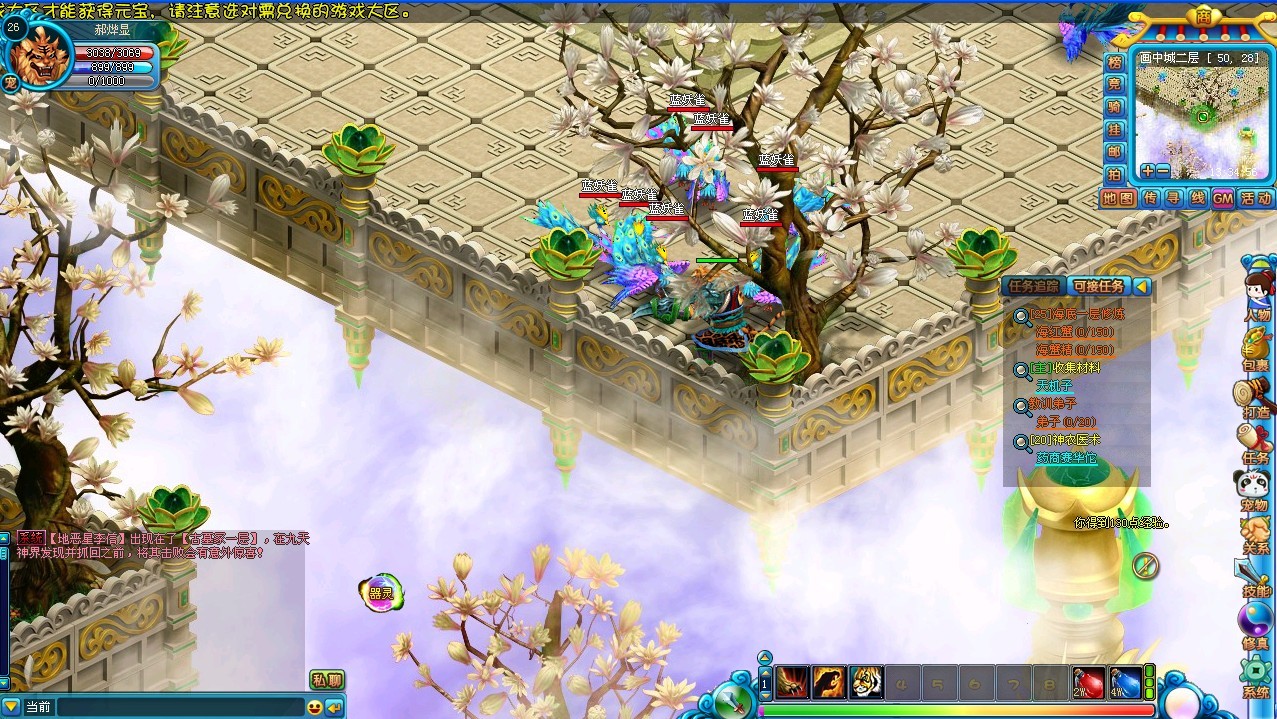The image size is (1277, 719).
Task: Open the 包裹 inventory bag
Action: tap(1255, 349)
